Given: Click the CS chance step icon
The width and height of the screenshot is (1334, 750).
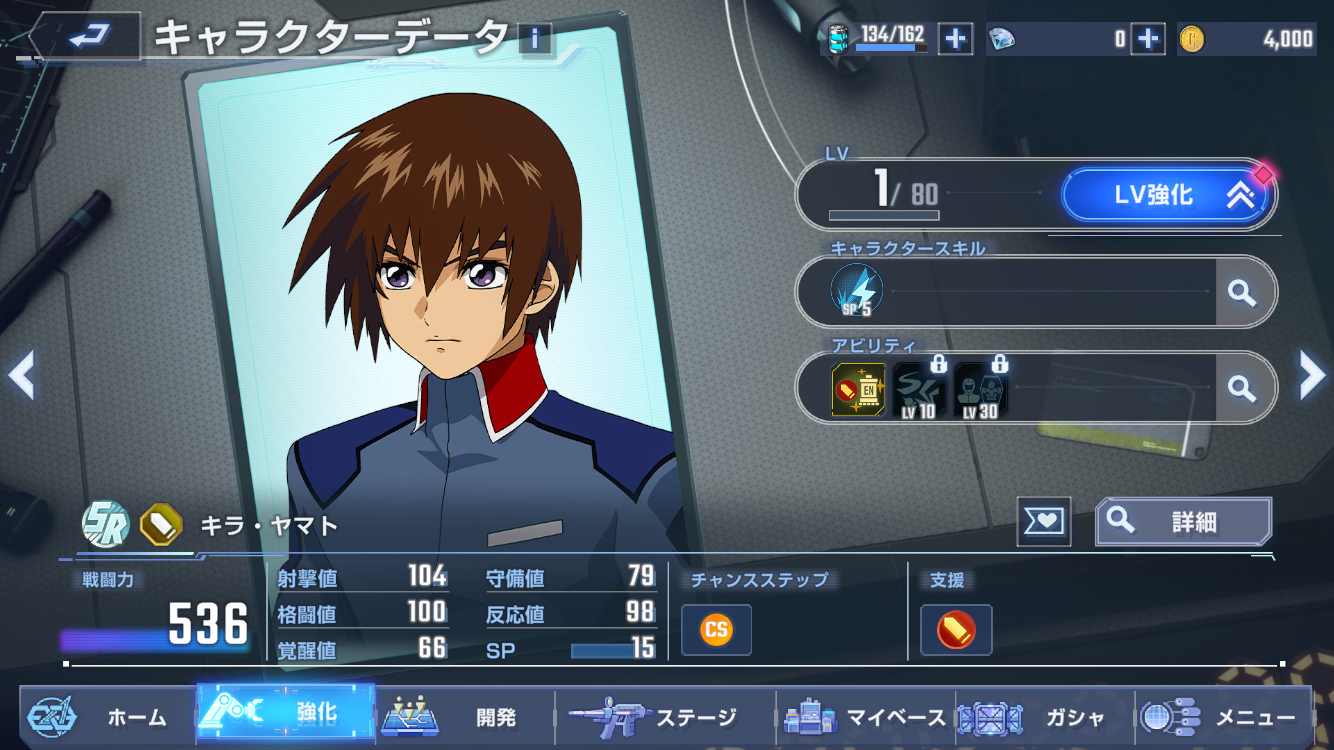Looking at the screenshot, I should (x=716, y=630).
